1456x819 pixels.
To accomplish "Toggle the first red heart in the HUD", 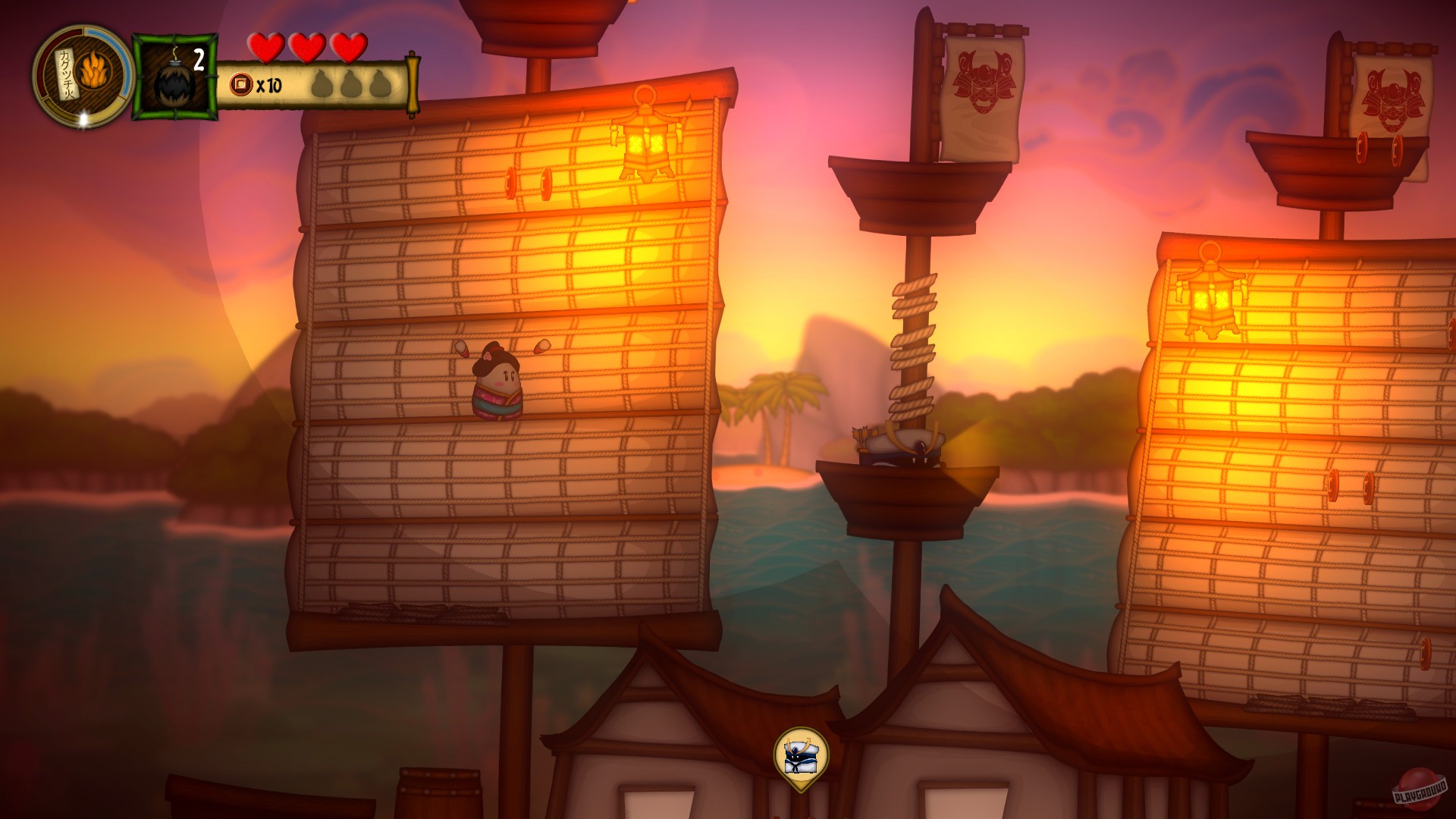I will 265,48.
